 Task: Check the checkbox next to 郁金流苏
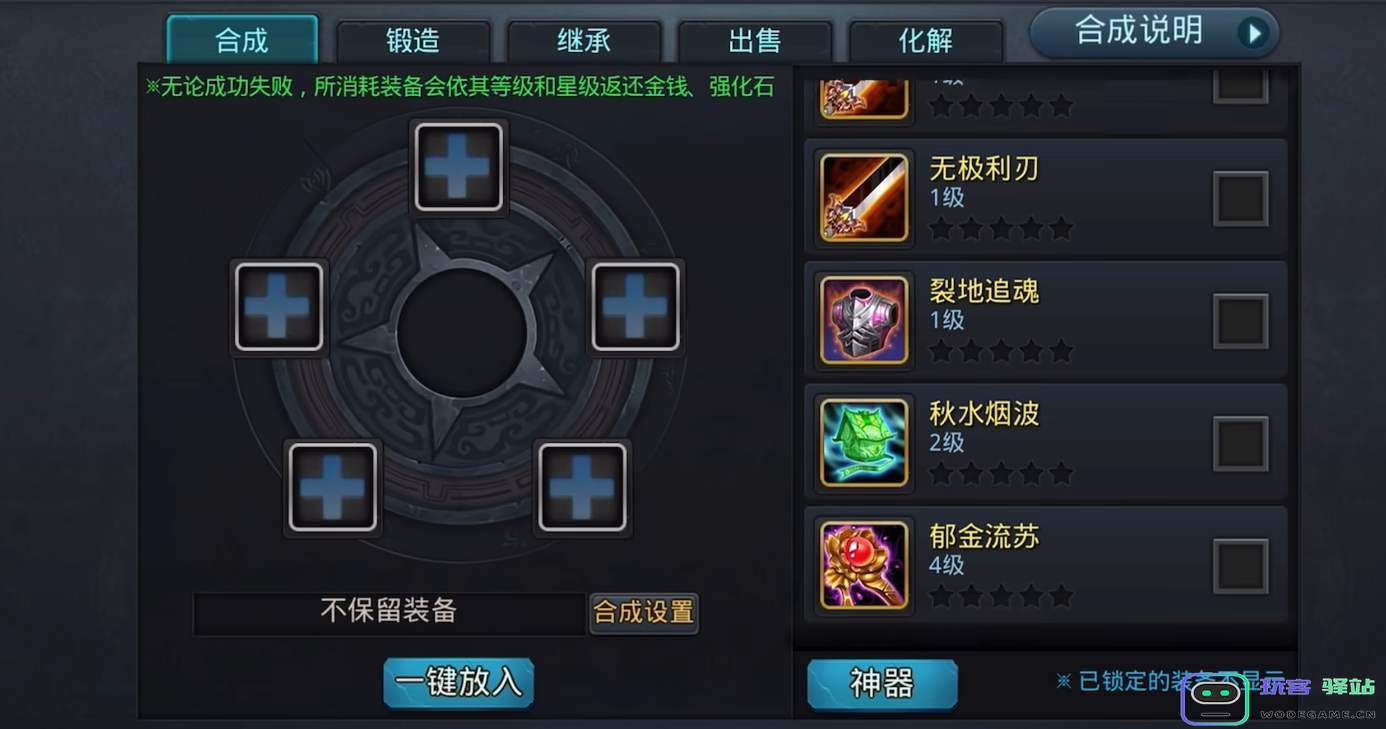coord(1240,565)
